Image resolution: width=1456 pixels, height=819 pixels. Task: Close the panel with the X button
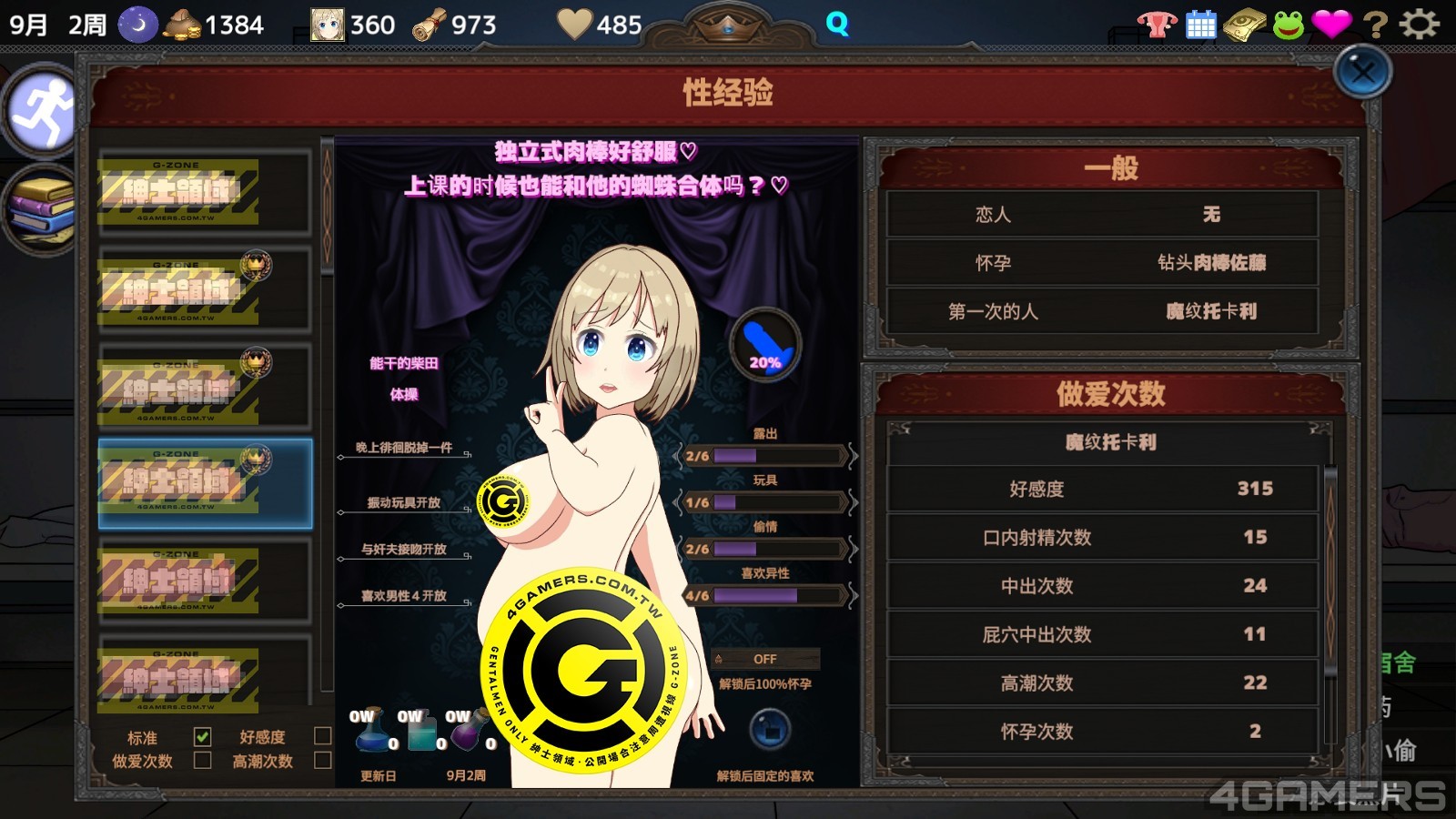point(1362,72)
